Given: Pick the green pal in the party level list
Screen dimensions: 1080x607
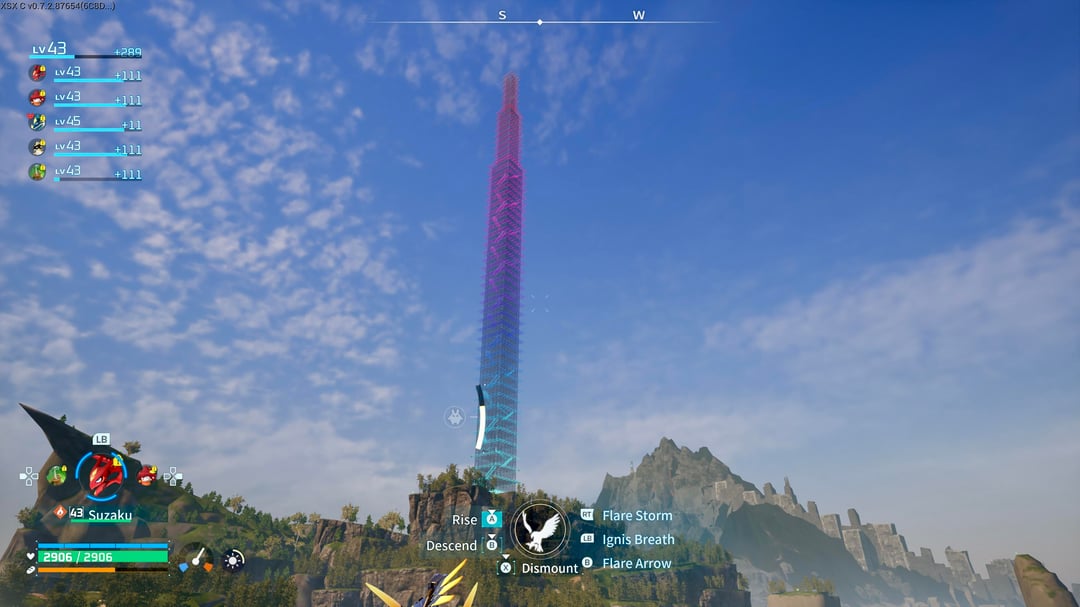Looking at the screenshot, I should click(38, 172).
